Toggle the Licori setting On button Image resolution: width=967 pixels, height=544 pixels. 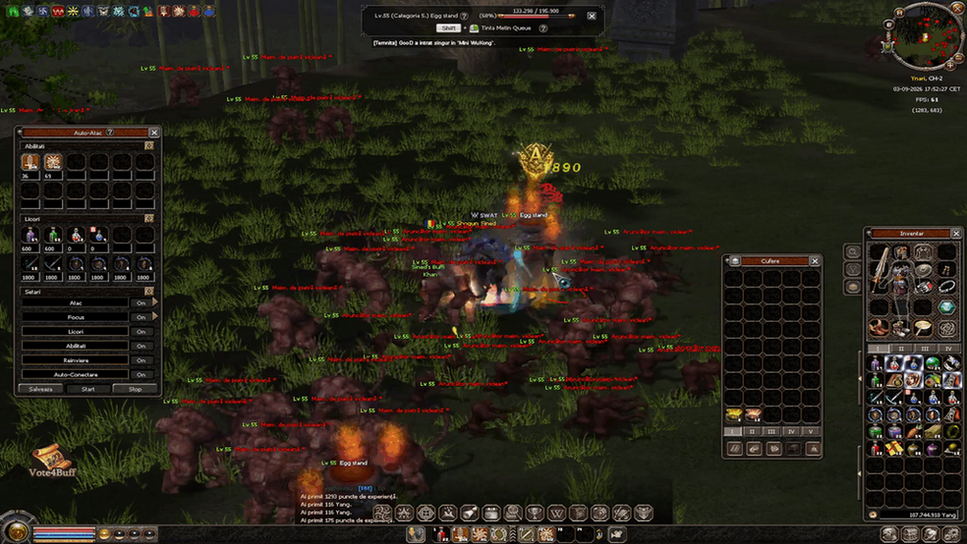point(142,331)
